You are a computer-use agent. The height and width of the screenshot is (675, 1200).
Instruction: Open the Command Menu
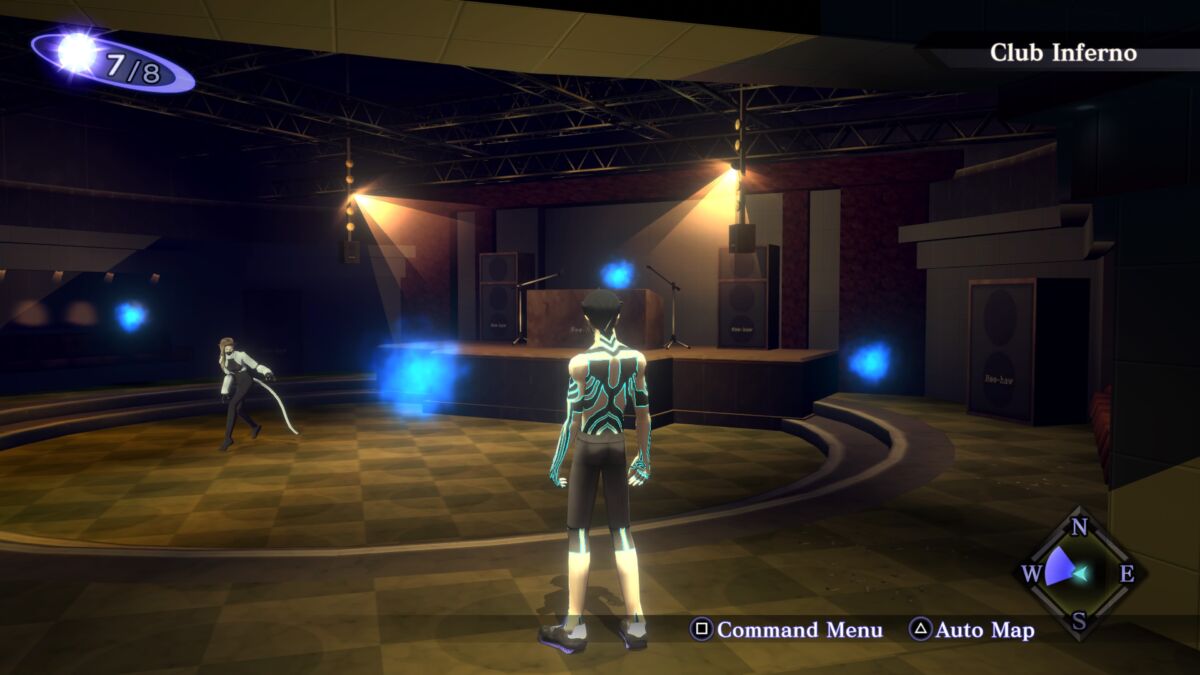click(787, 630)
